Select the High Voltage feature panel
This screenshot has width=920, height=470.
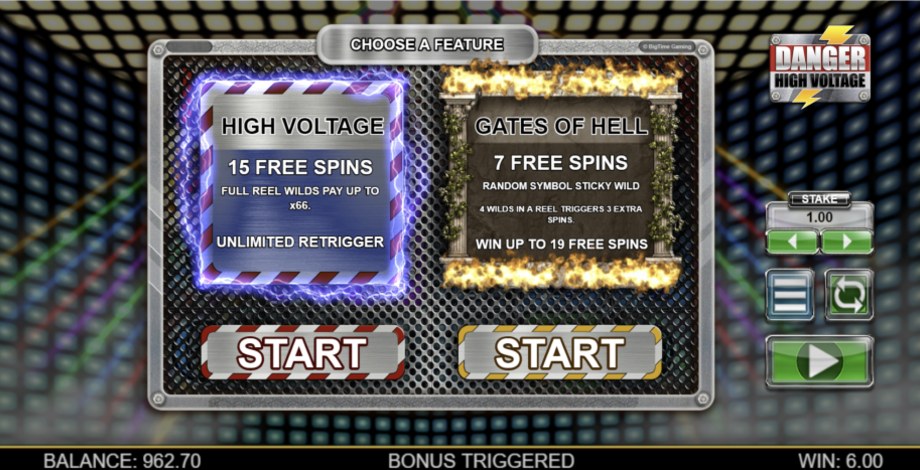point(302,180)
